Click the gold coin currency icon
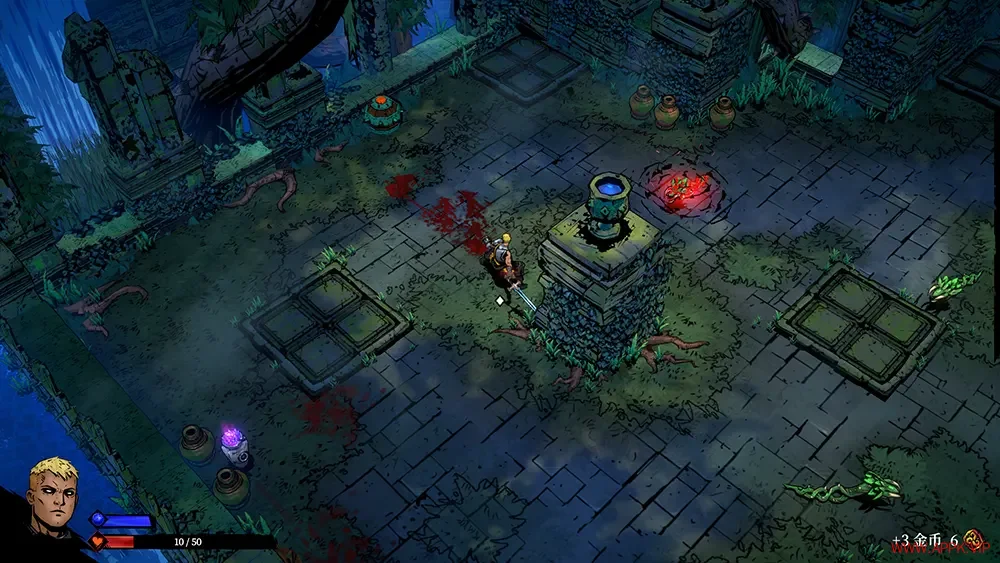The width and height of the screenshot is (1000, 563). [x=973, y=541]
